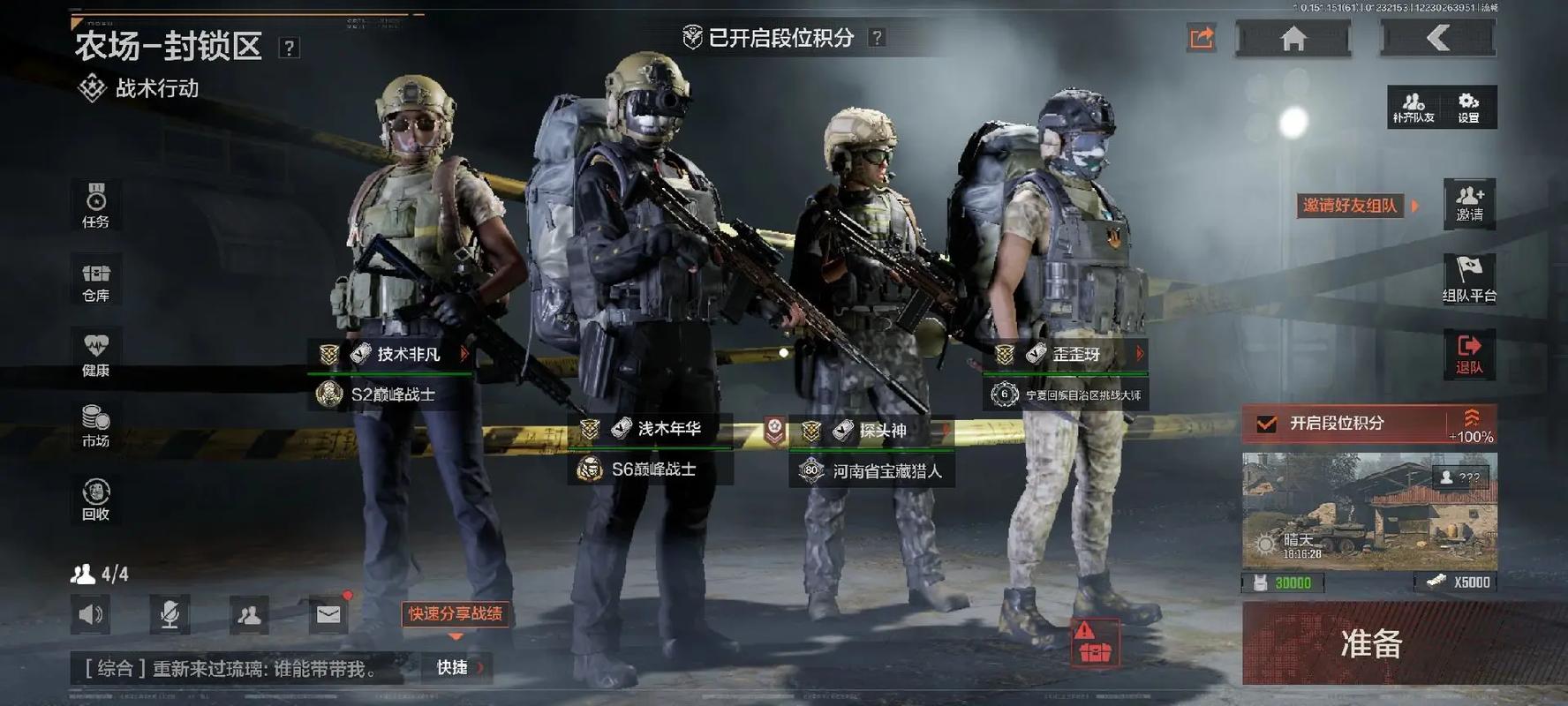Leave the squad with 退队
Viewport: 1568px width, 706px height.
click(x=1469, y=354)
